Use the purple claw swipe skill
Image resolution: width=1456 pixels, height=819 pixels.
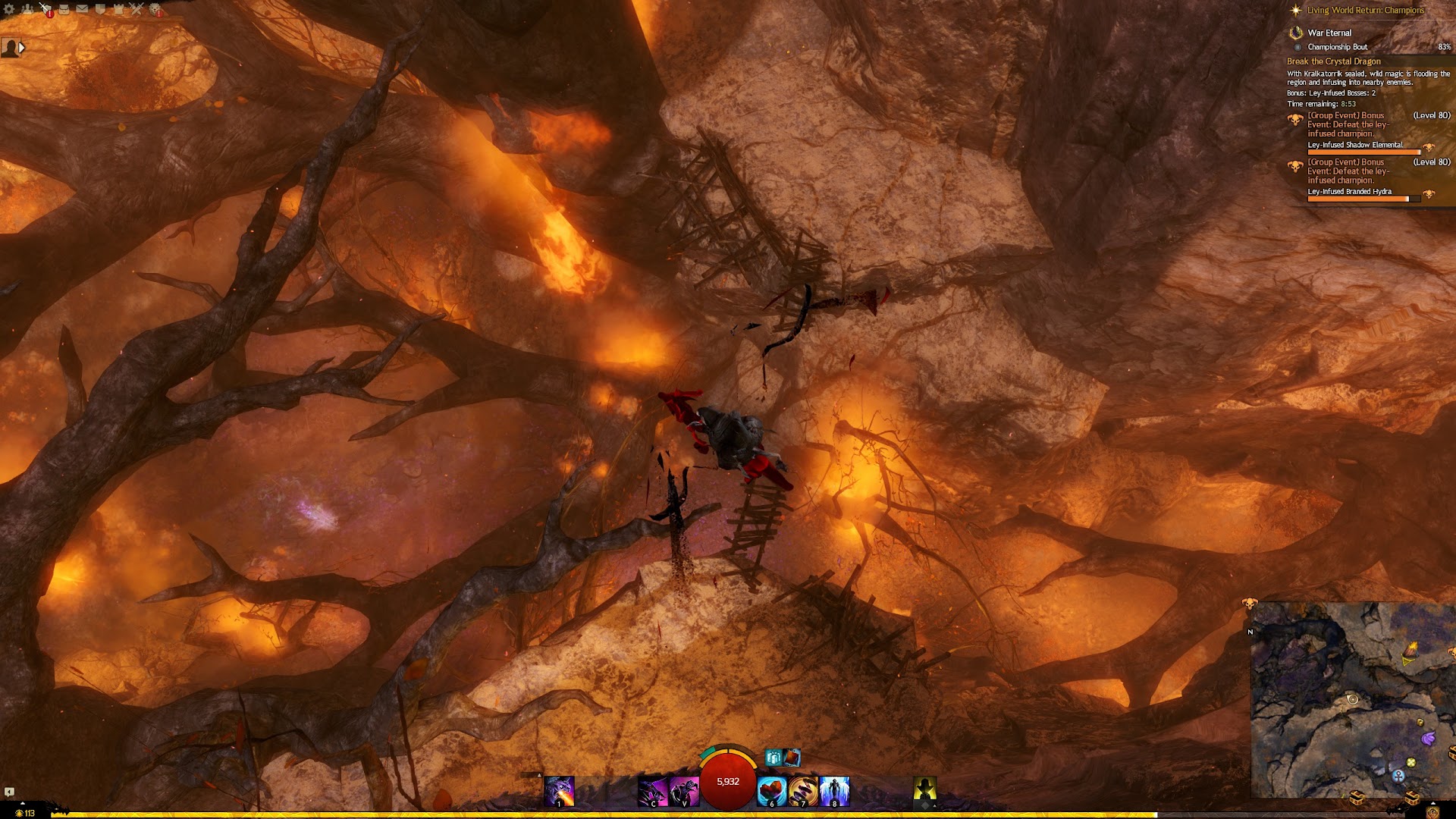tap(652, 791)
